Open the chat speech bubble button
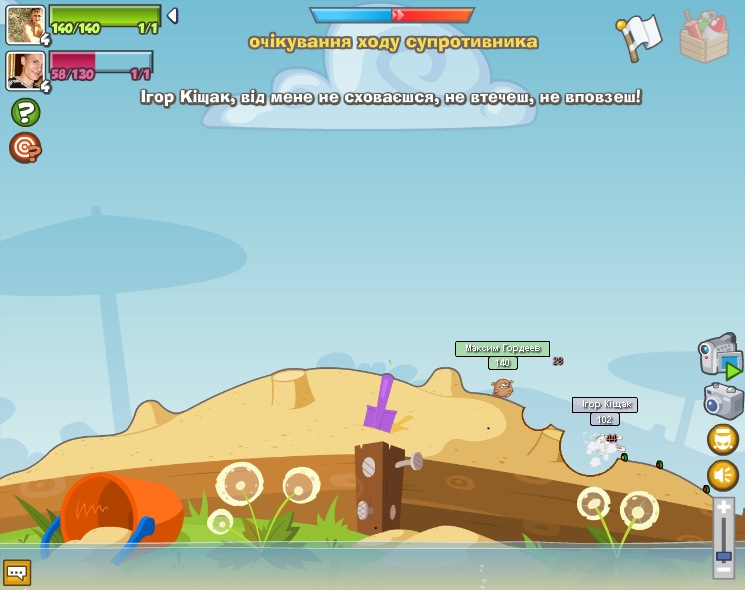Screen dimensions: 745x590 click(x=17, y=572)
